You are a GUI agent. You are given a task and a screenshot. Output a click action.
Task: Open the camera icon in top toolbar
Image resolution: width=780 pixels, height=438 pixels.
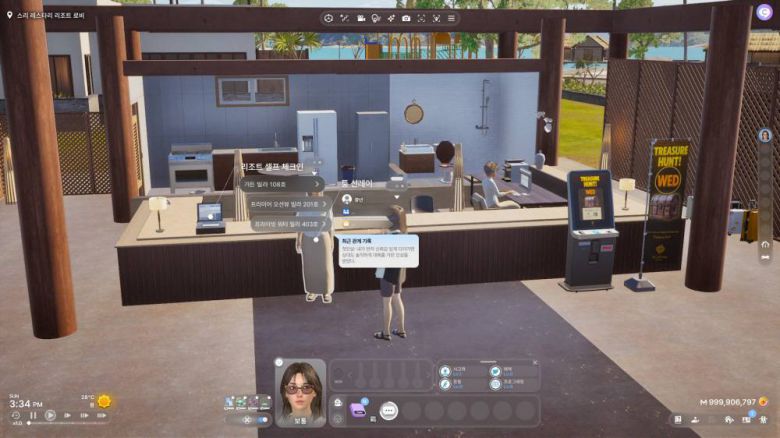[x=406, y=18]
